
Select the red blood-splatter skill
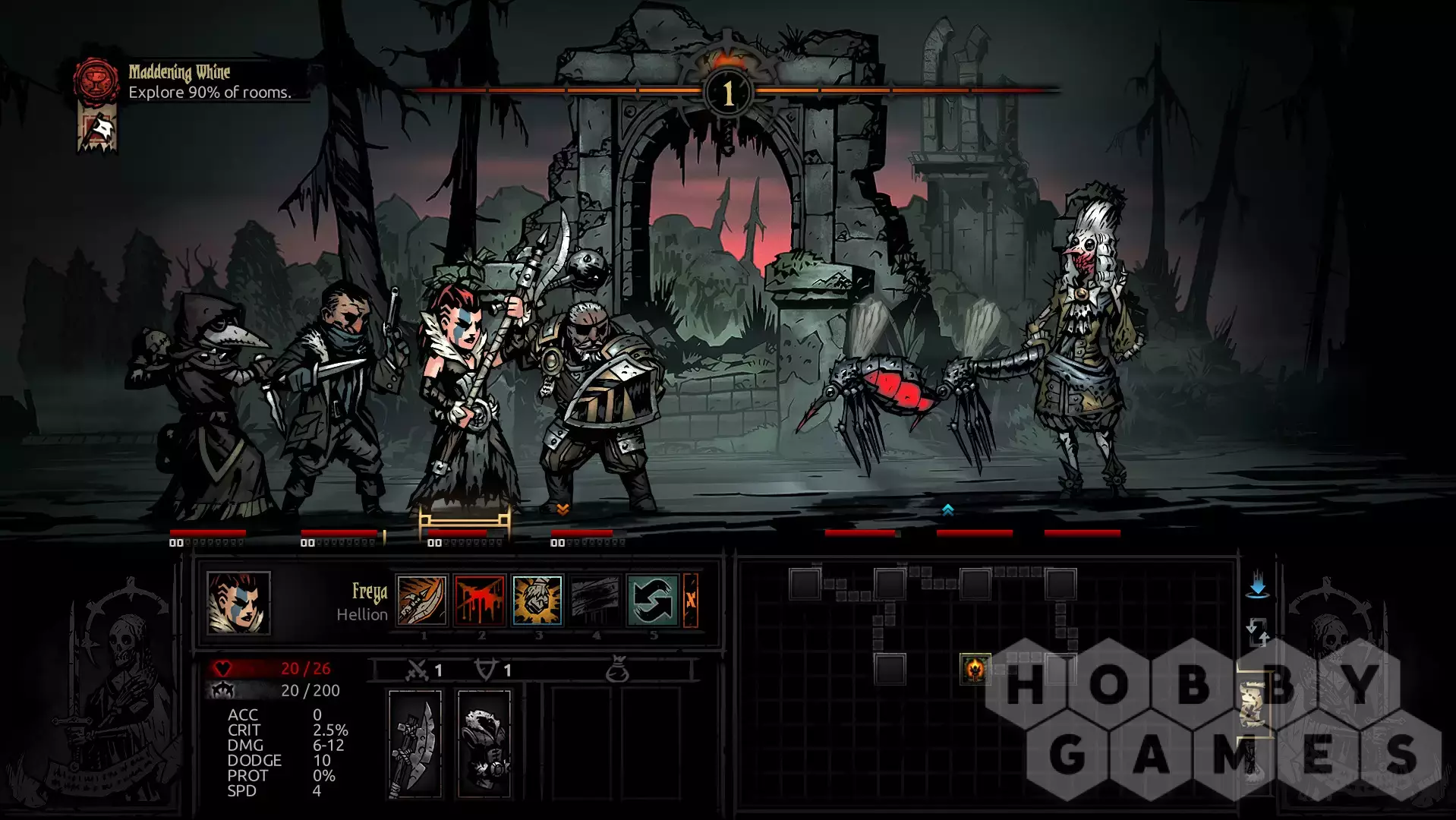pyautogui.click(x=480, y=600)
